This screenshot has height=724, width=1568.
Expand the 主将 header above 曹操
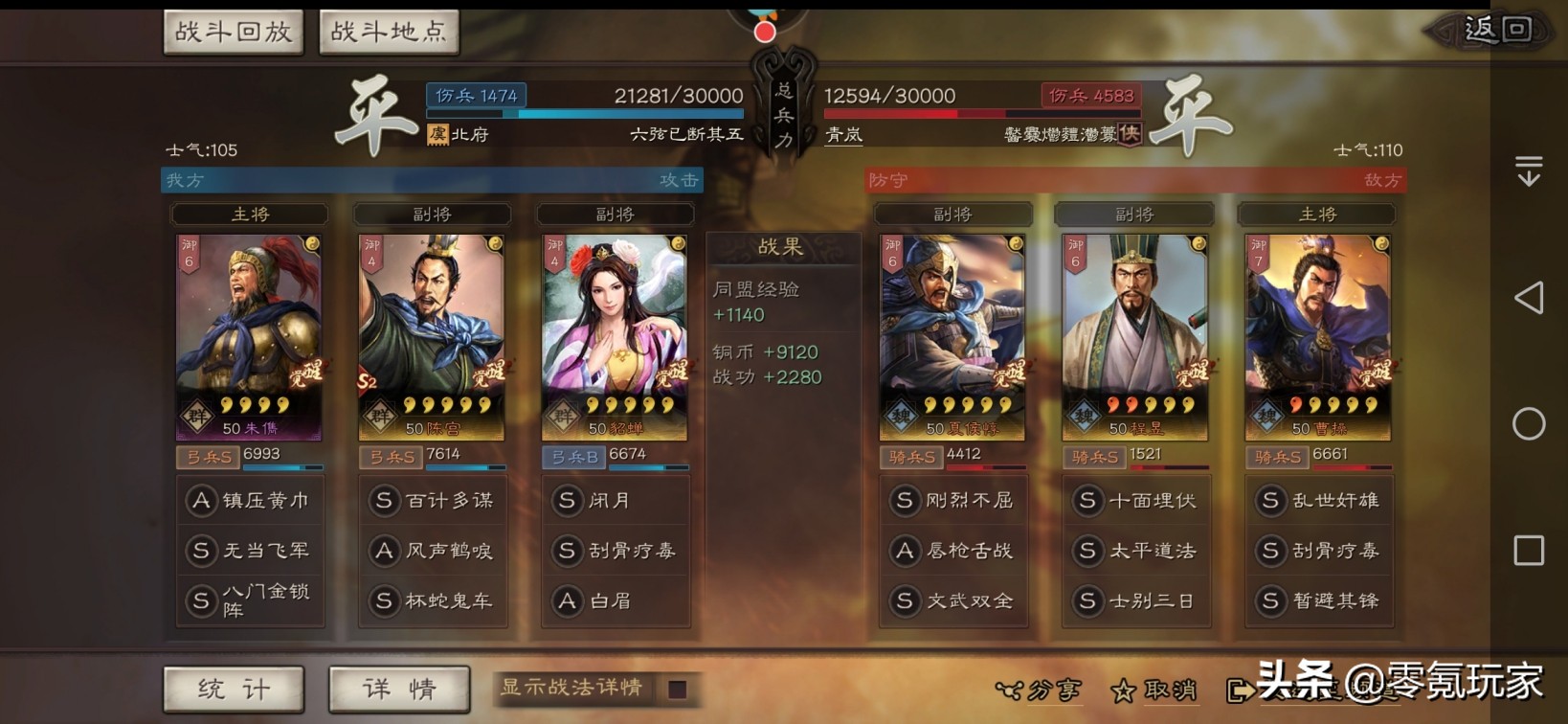[1319, 214]
